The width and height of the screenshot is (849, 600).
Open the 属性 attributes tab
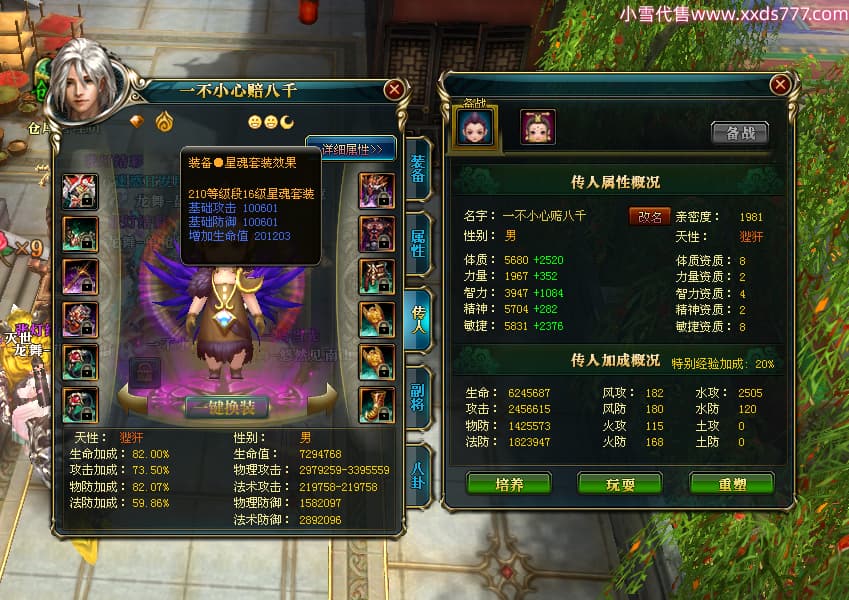point(418,241)
